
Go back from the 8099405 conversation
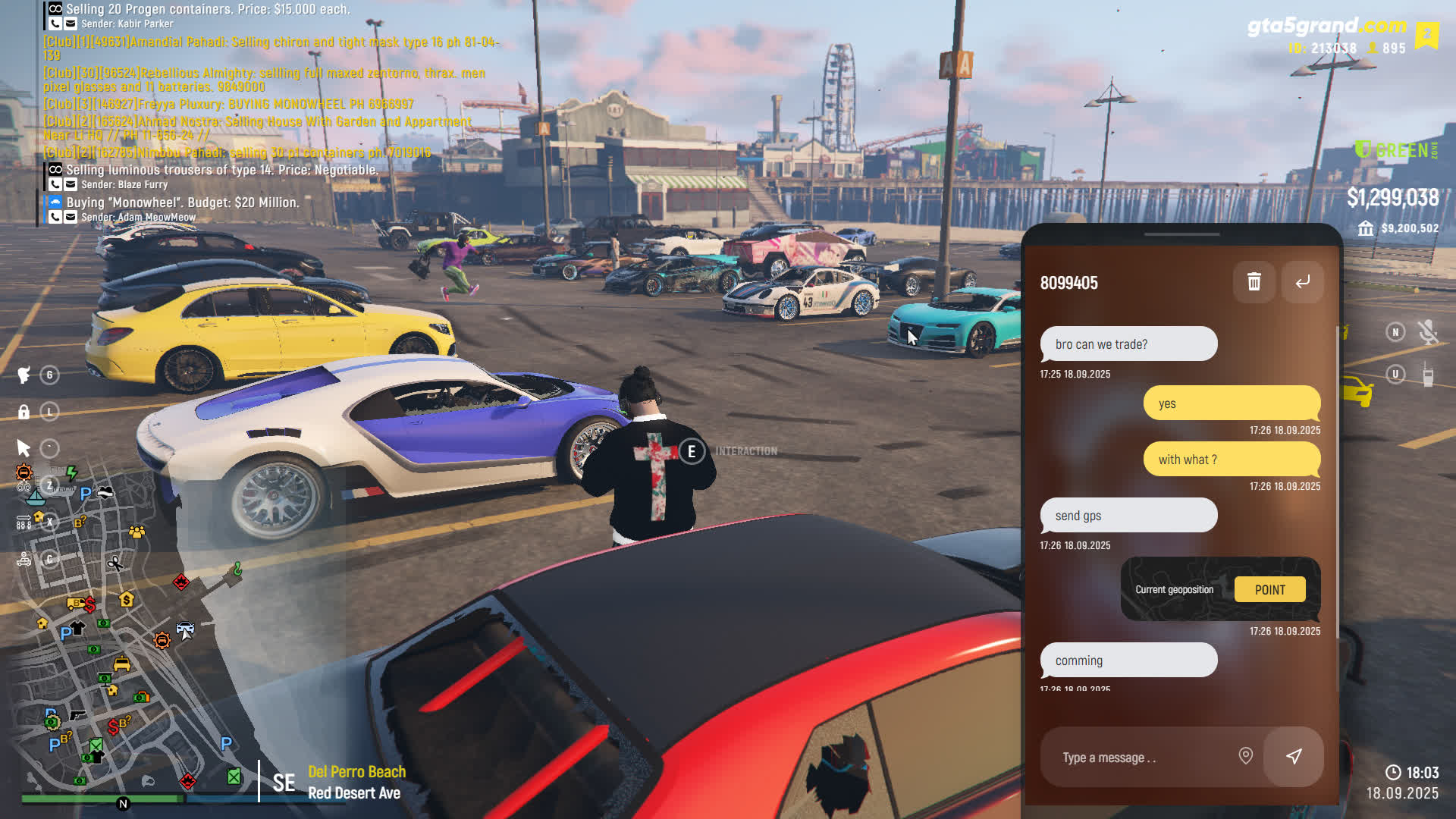[x=1302, y=282]
